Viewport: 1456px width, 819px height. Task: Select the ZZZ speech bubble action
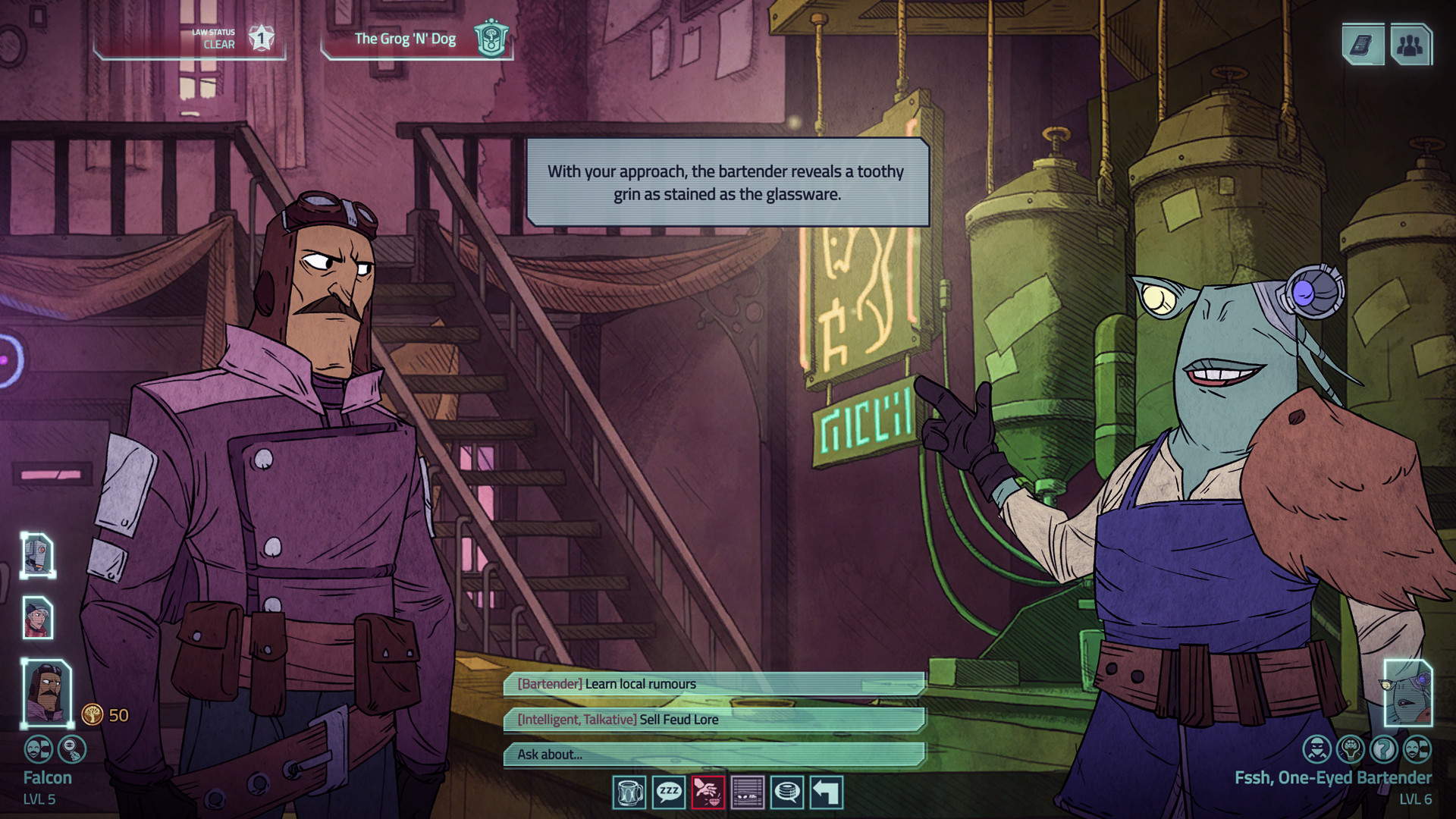[669, 792]
